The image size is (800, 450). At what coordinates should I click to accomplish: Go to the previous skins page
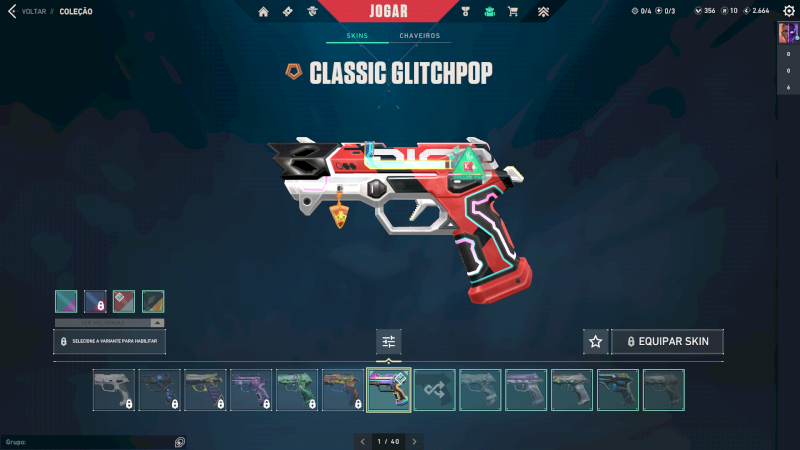click(363, 441)
